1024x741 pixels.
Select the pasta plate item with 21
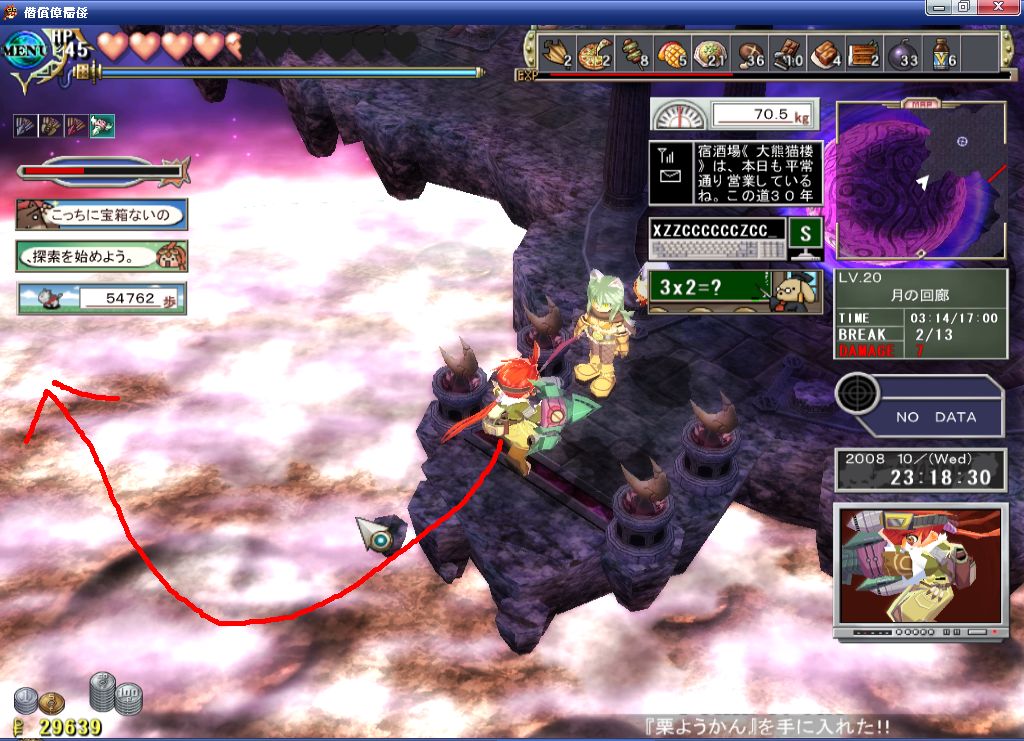(x=711, y=52)
